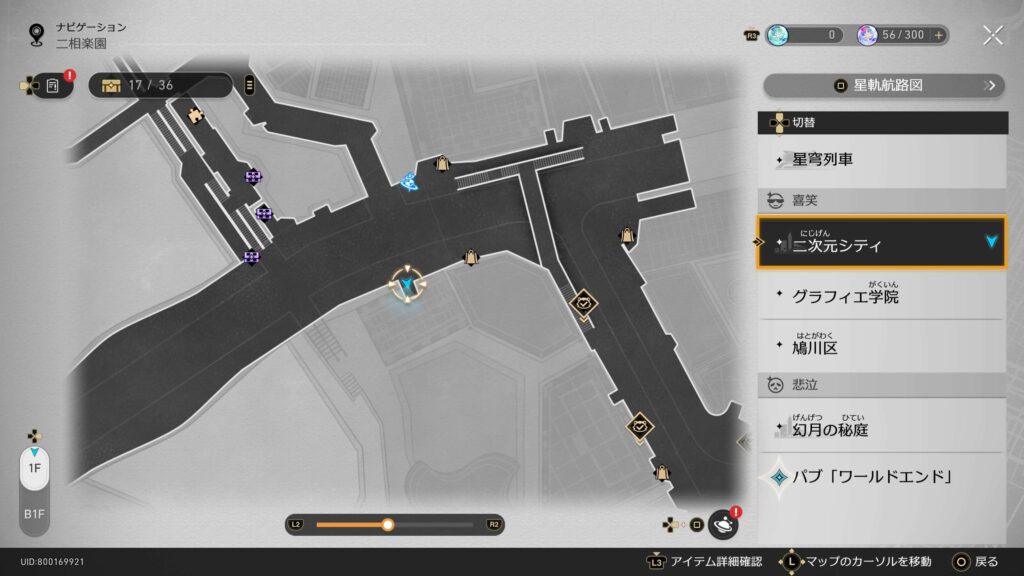
Task: Close the map with the X button
Action: tap(992, 35)
